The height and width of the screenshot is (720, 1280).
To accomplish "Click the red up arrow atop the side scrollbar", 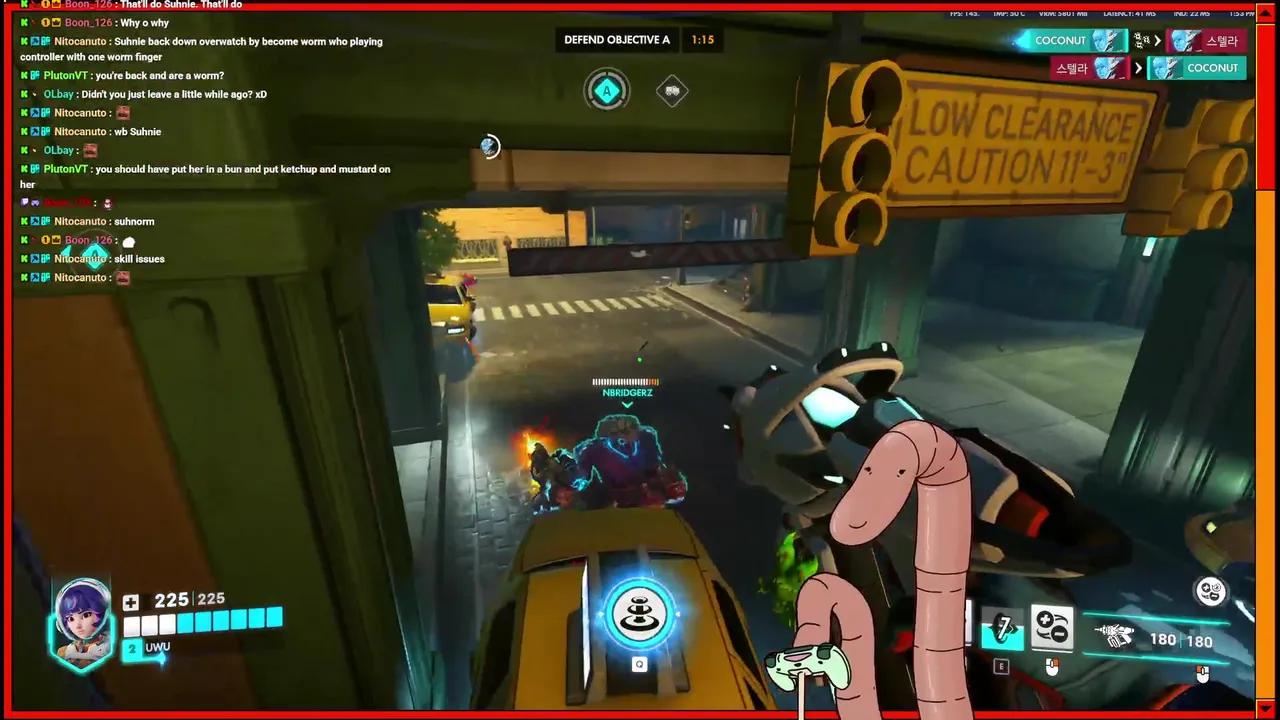I will pyautogui.click(x=1264, y=13).
